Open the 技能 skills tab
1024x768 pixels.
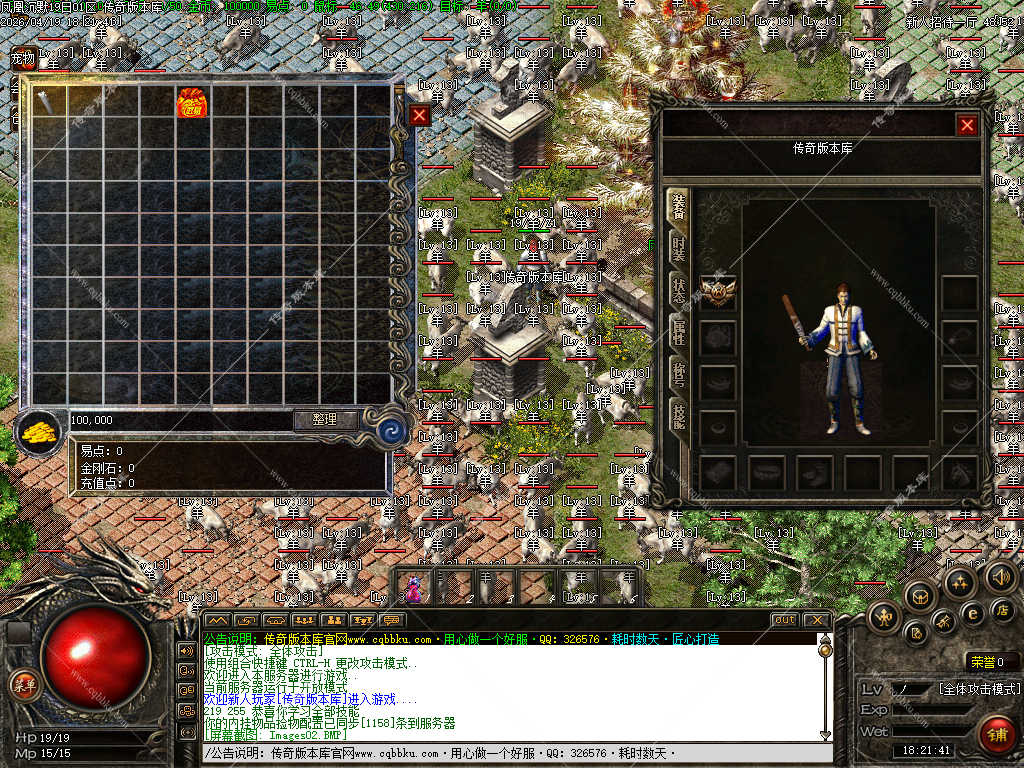(678, 418)
